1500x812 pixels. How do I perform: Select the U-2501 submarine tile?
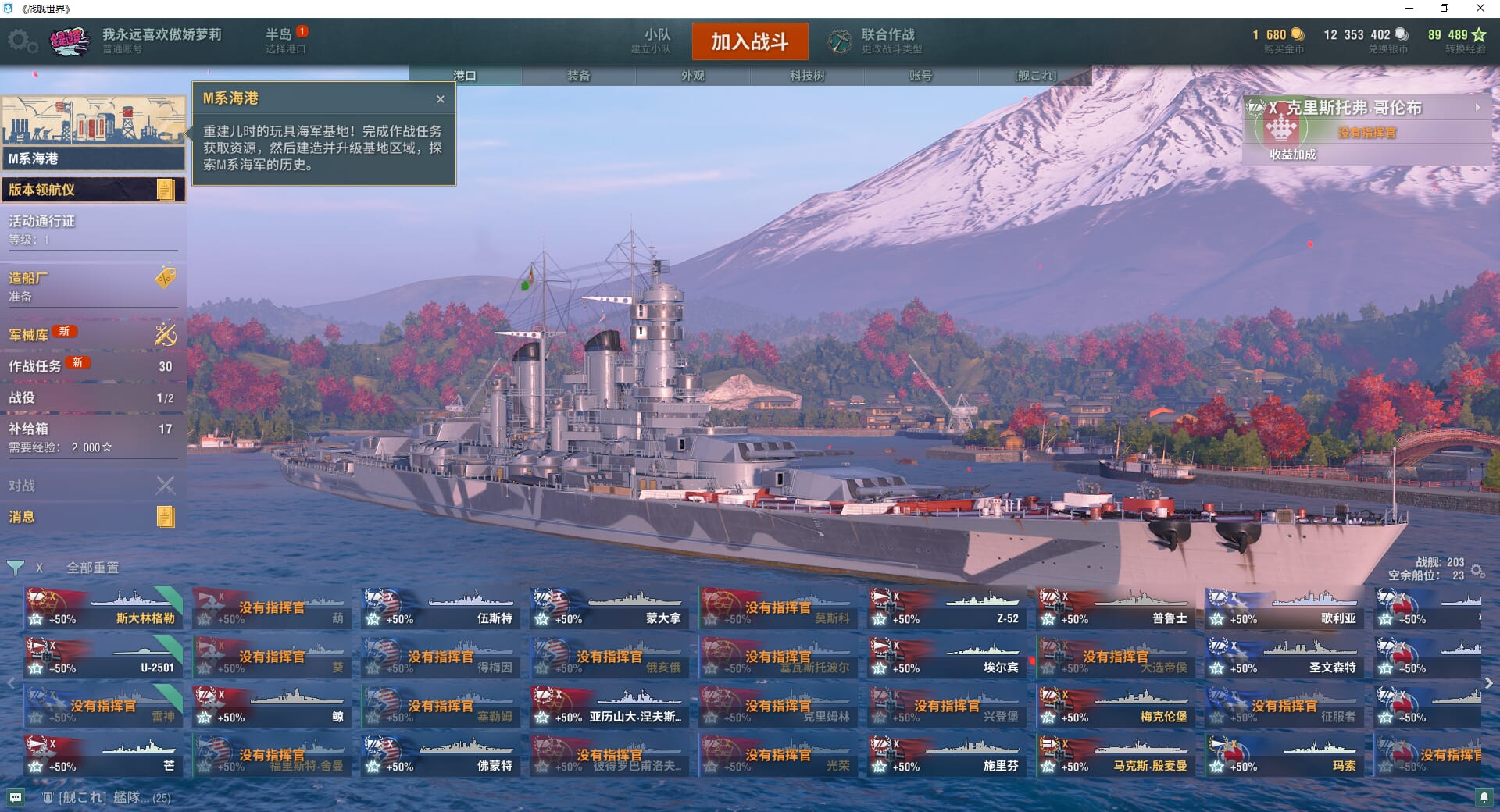[x=103, y=658]
